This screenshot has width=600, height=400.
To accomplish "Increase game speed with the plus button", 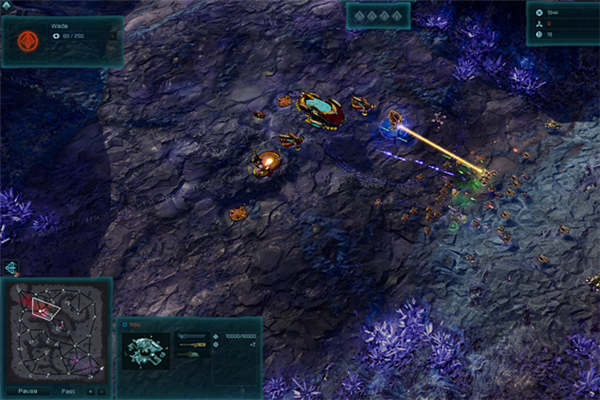I will pos(90,391).
